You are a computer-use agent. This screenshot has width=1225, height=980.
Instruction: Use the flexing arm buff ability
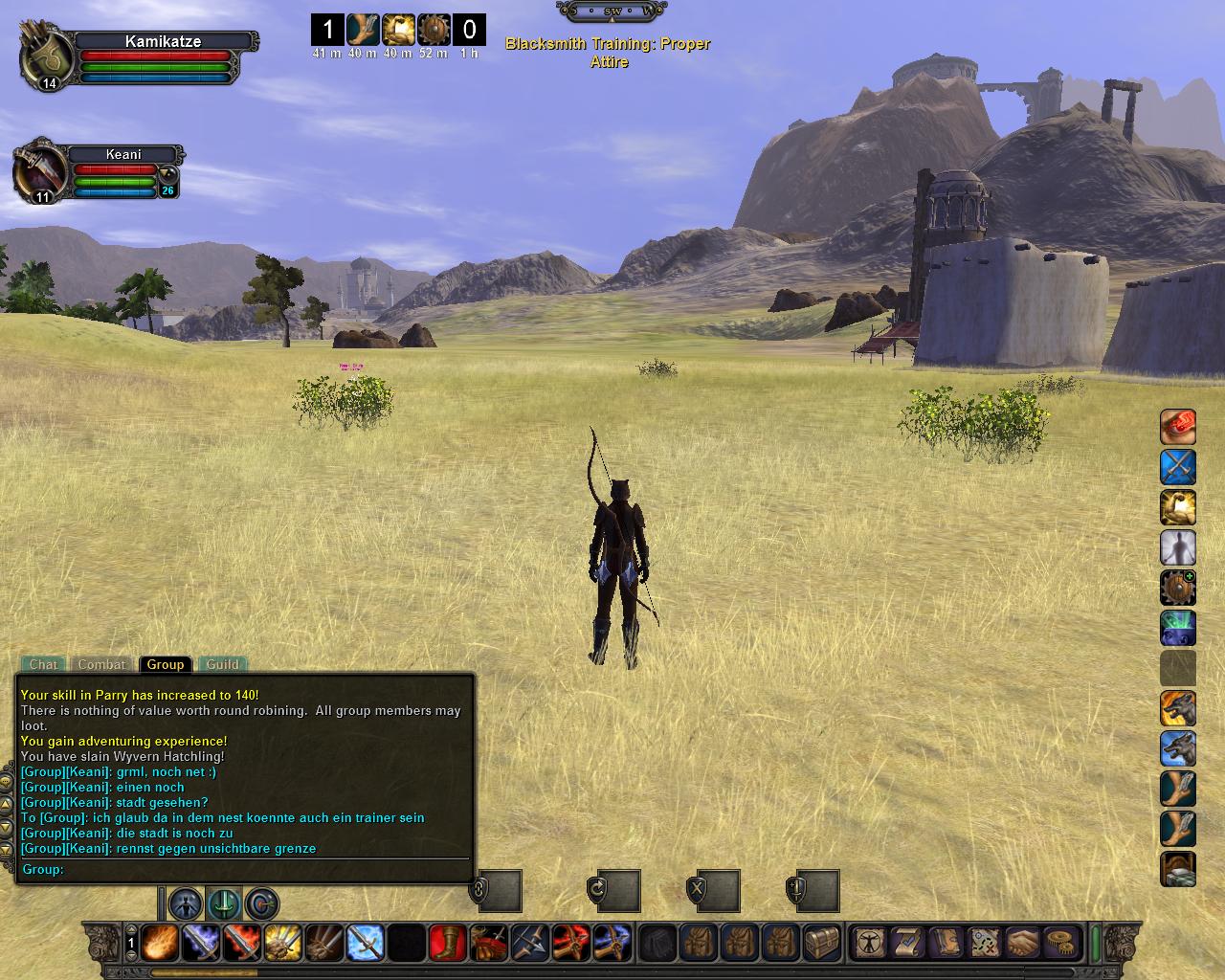pos(1178,508)
